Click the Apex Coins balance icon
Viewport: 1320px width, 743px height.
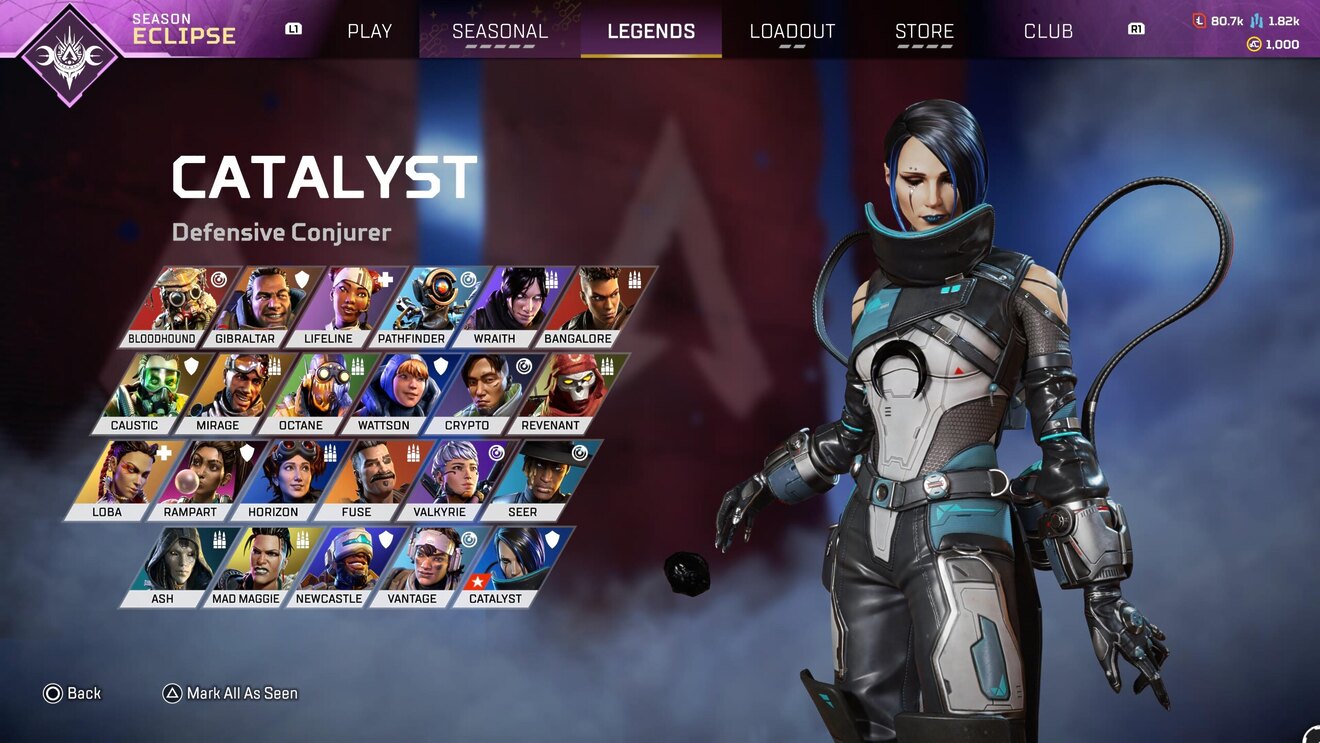1256,44
